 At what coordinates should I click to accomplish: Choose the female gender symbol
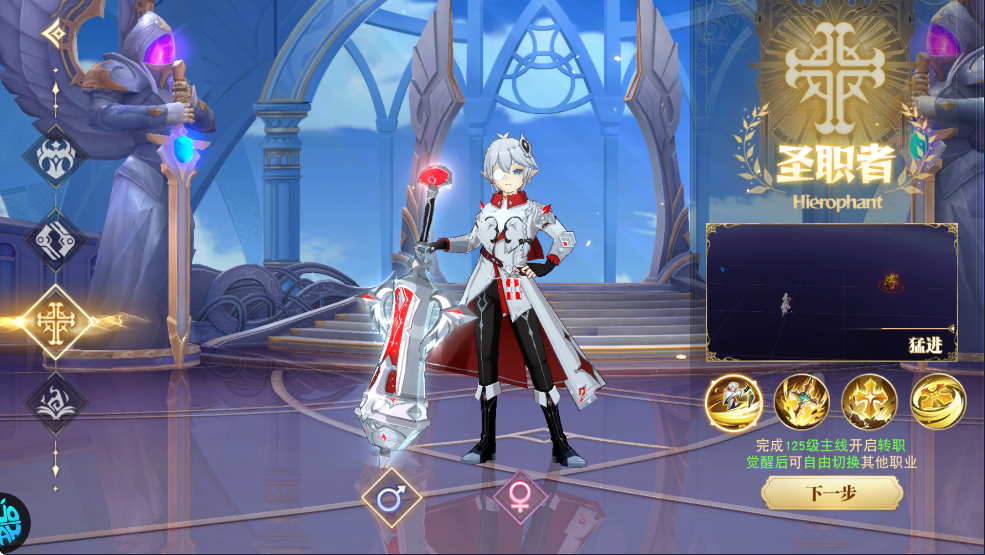click(520, 497)
